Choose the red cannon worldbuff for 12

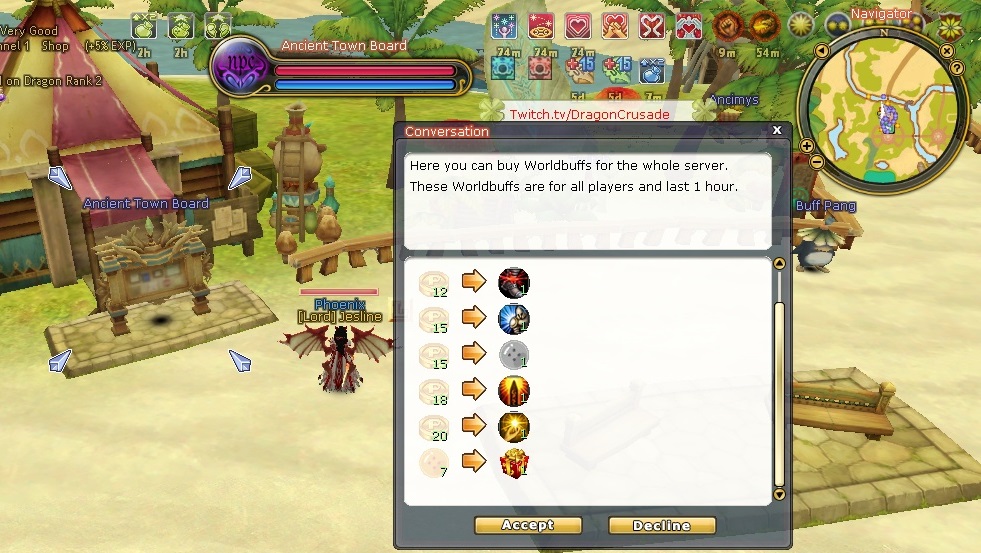pos(514,283)
